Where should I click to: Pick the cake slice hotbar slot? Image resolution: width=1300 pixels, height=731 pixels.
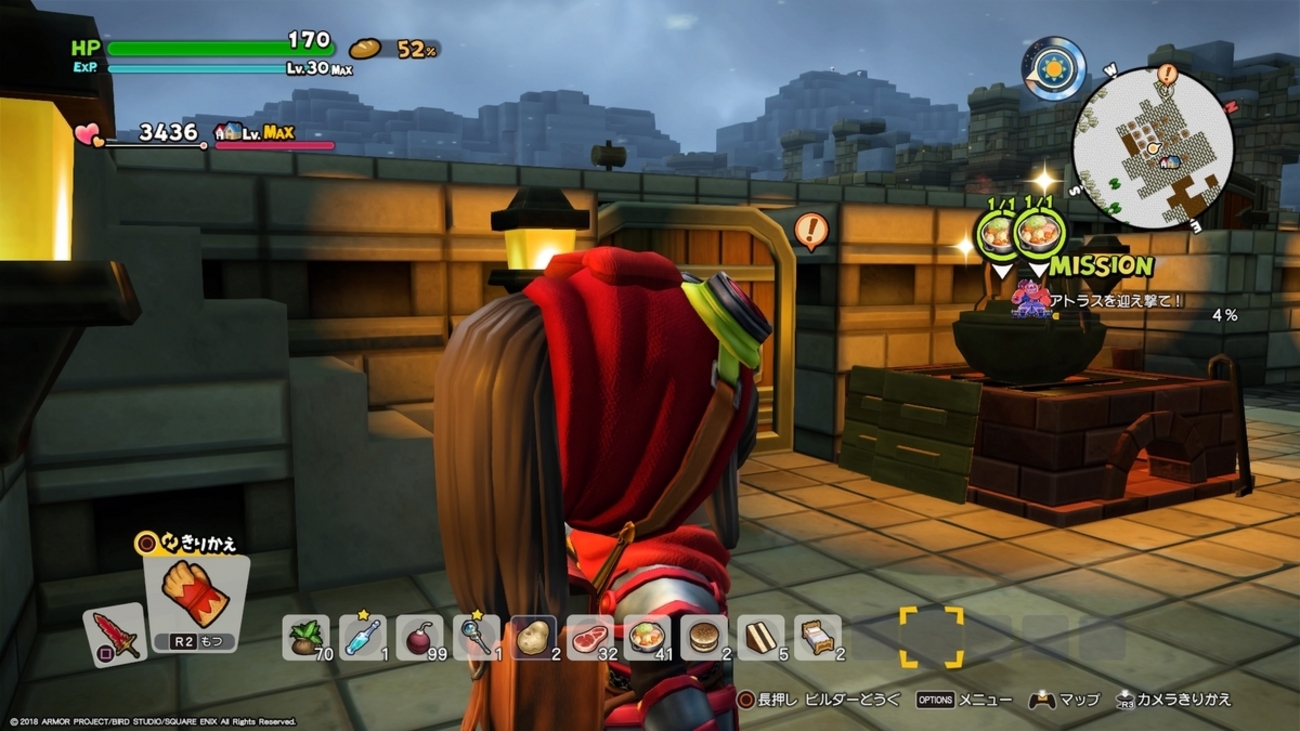761,637
